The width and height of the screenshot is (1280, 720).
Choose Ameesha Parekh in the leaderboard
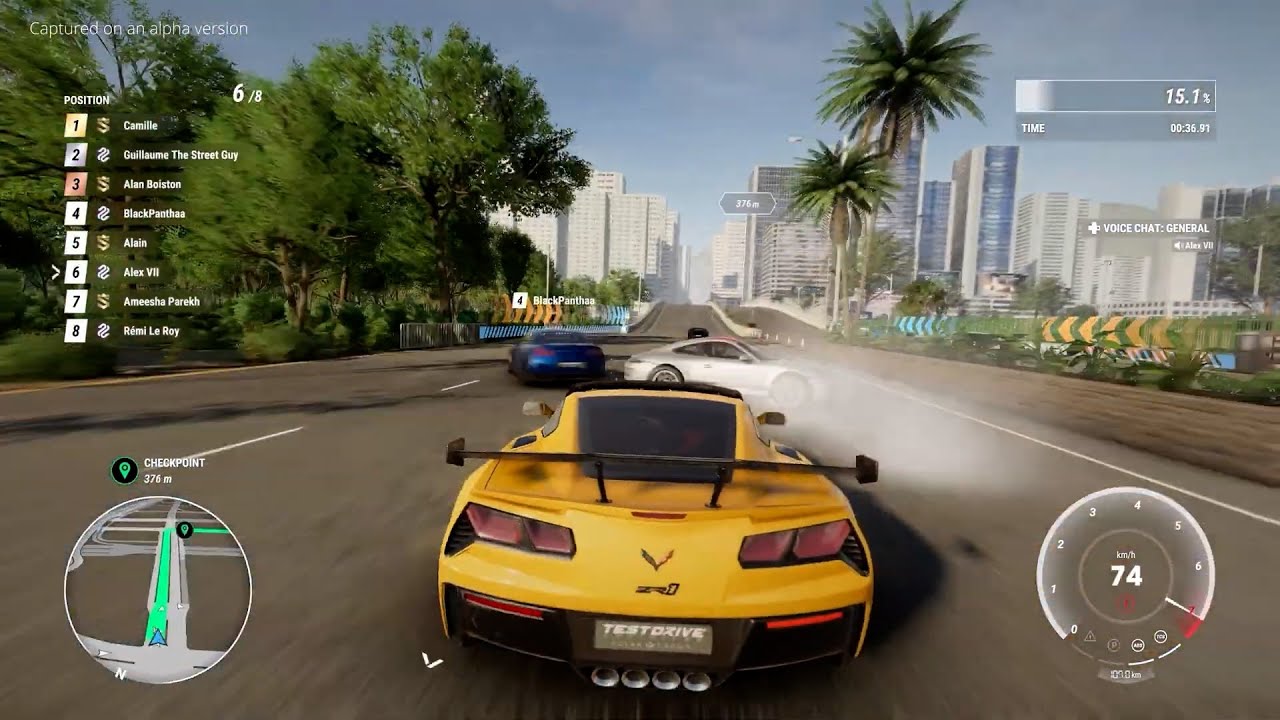click(x=160, y=301)
